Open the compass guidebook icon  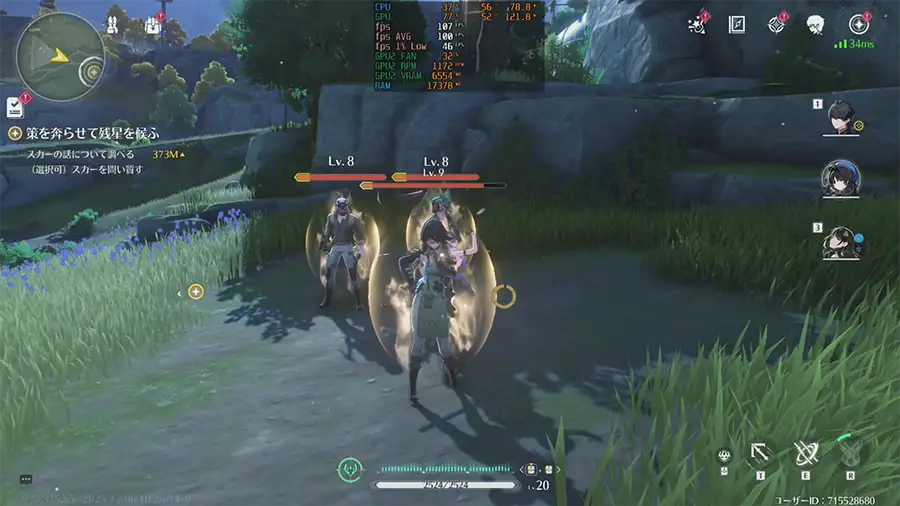[x=737, y=24]
